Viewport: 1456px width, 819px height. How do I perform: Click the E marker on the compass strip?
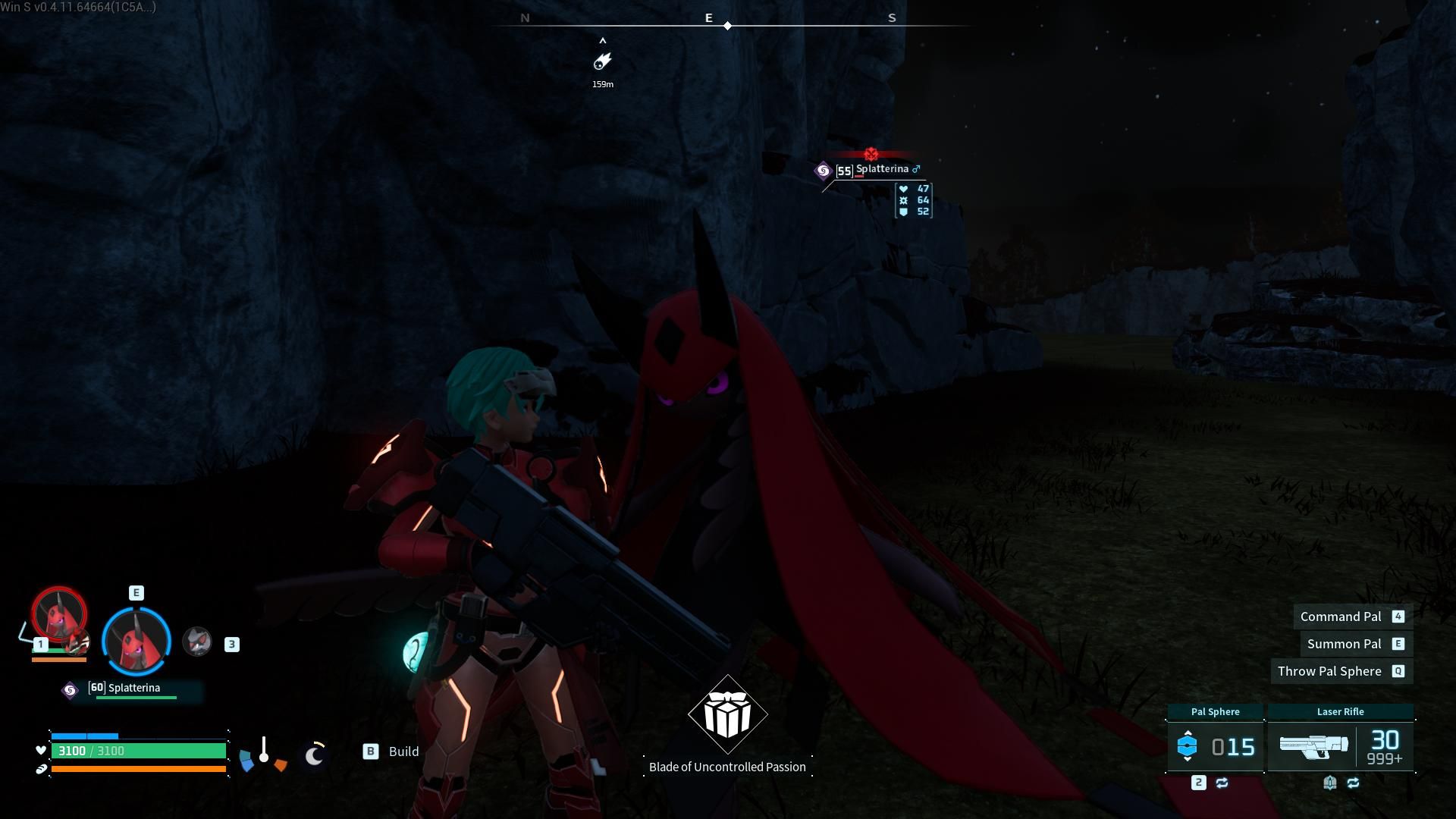click(708, 17)
